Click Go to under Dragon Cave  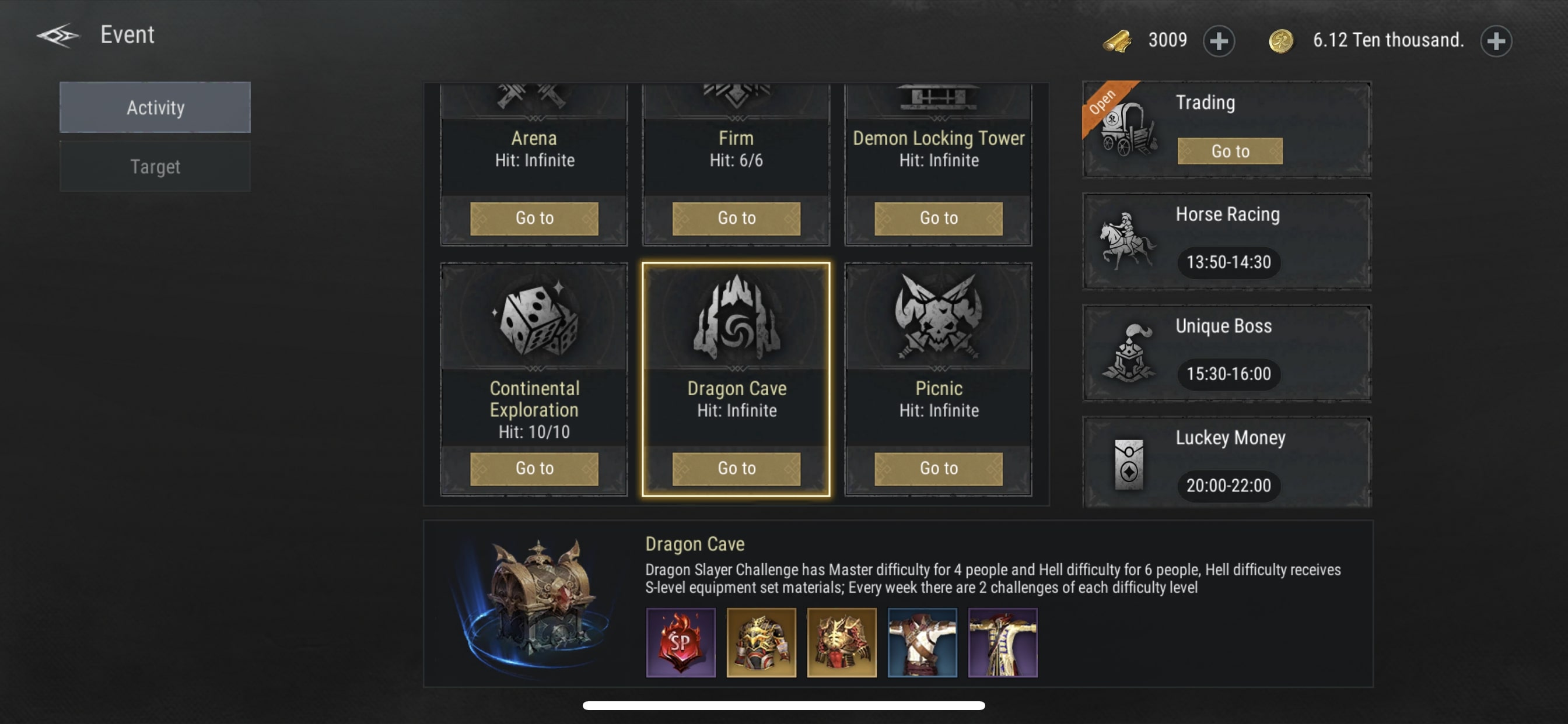(x=736, y=468)
